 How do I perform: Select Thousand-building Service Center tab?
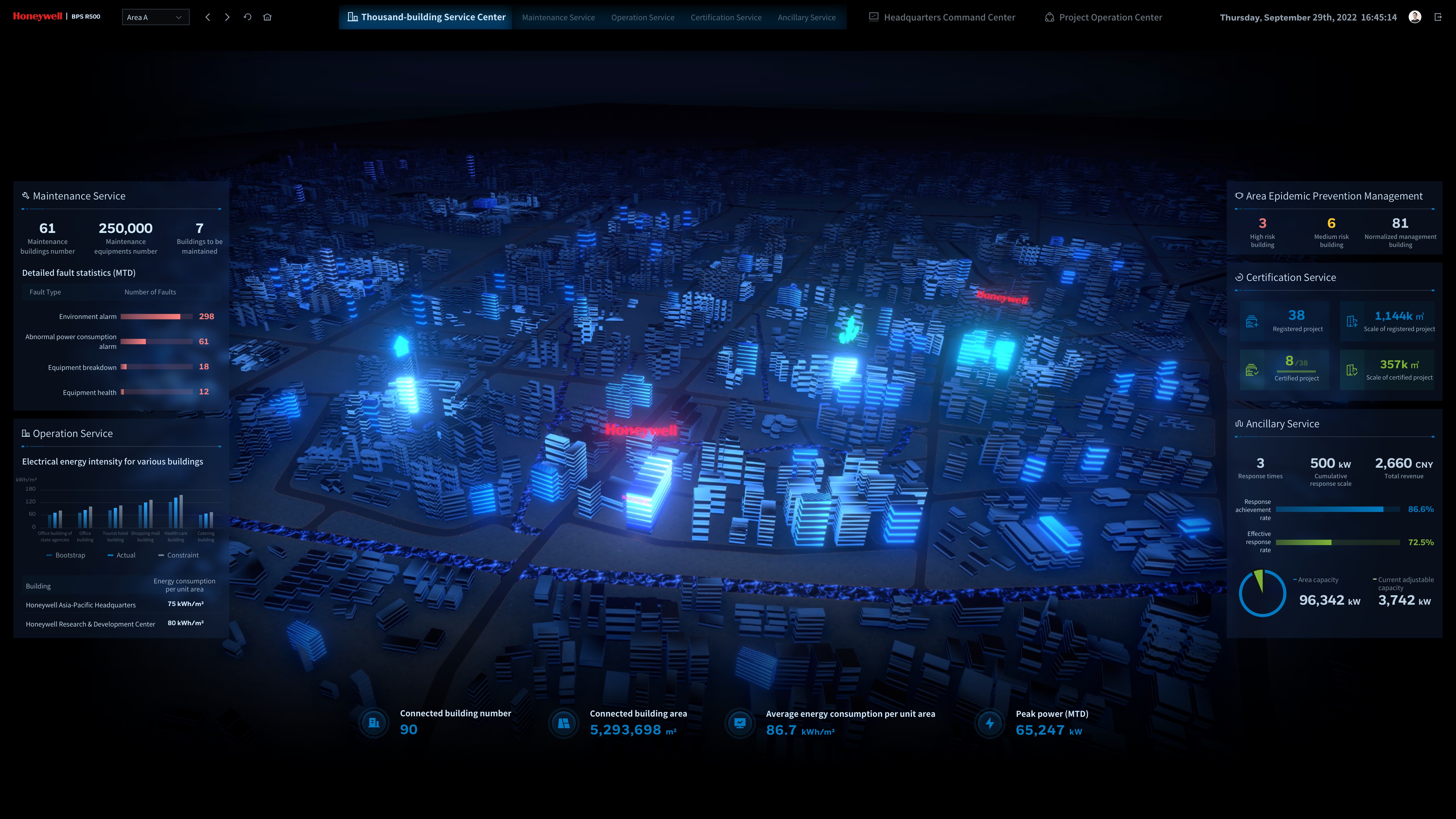click(x=426, y=18)
